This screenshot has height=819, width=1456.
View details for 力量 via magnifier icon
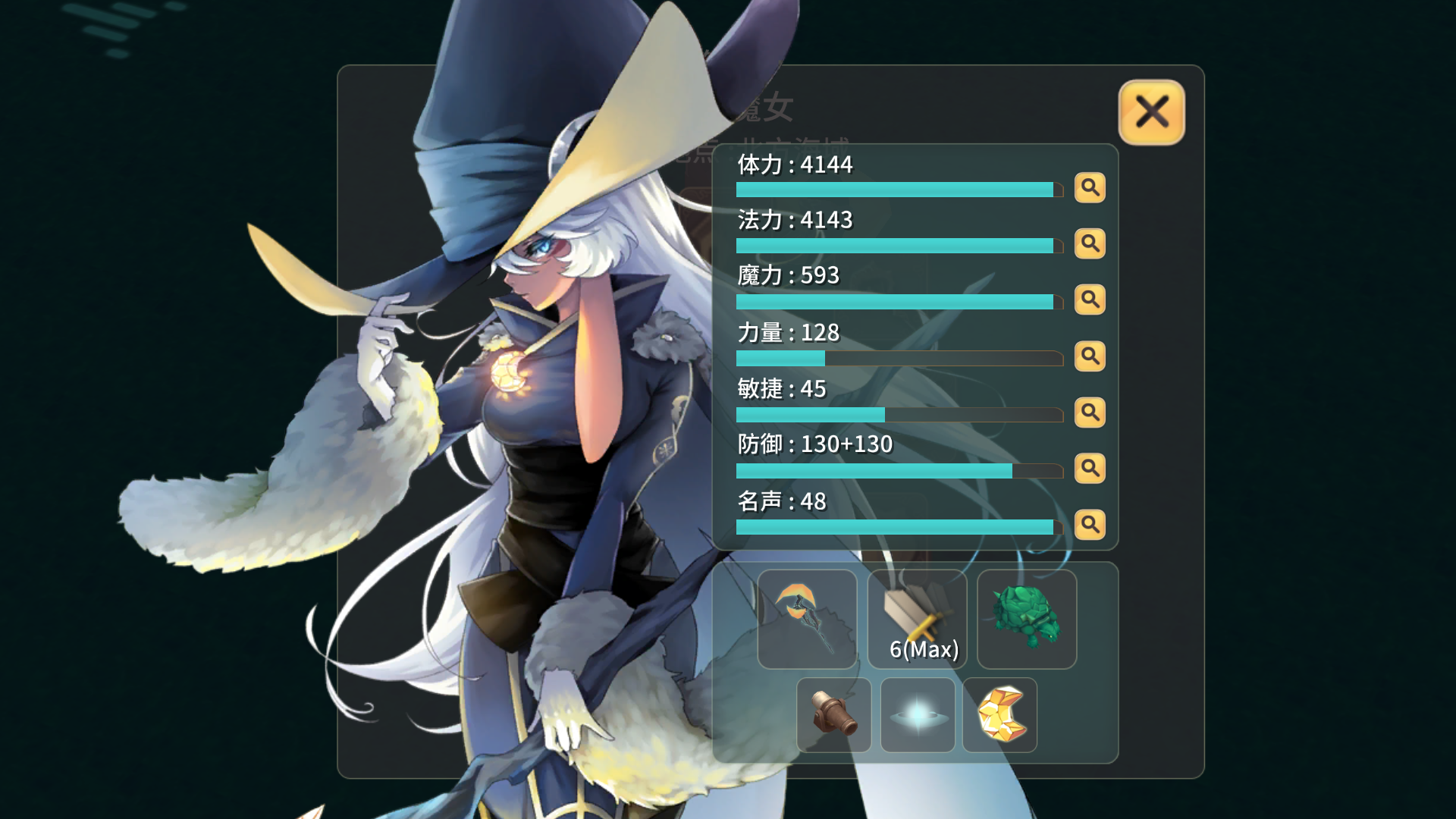pos(1090,356)
